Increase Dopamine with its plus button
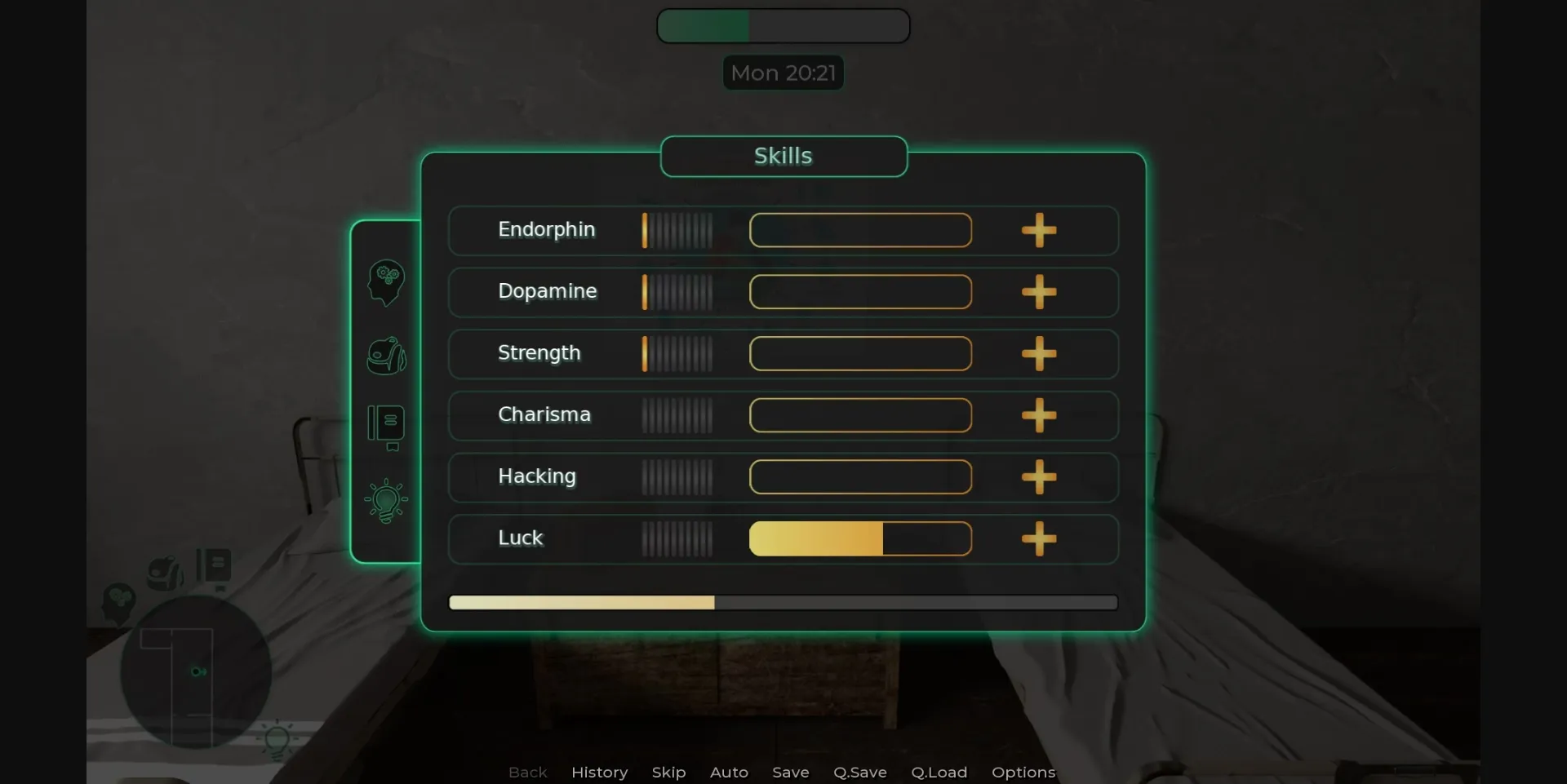Image resolution: width=1567 pixels, height=784 pixels. click(x=1040, y=292)
